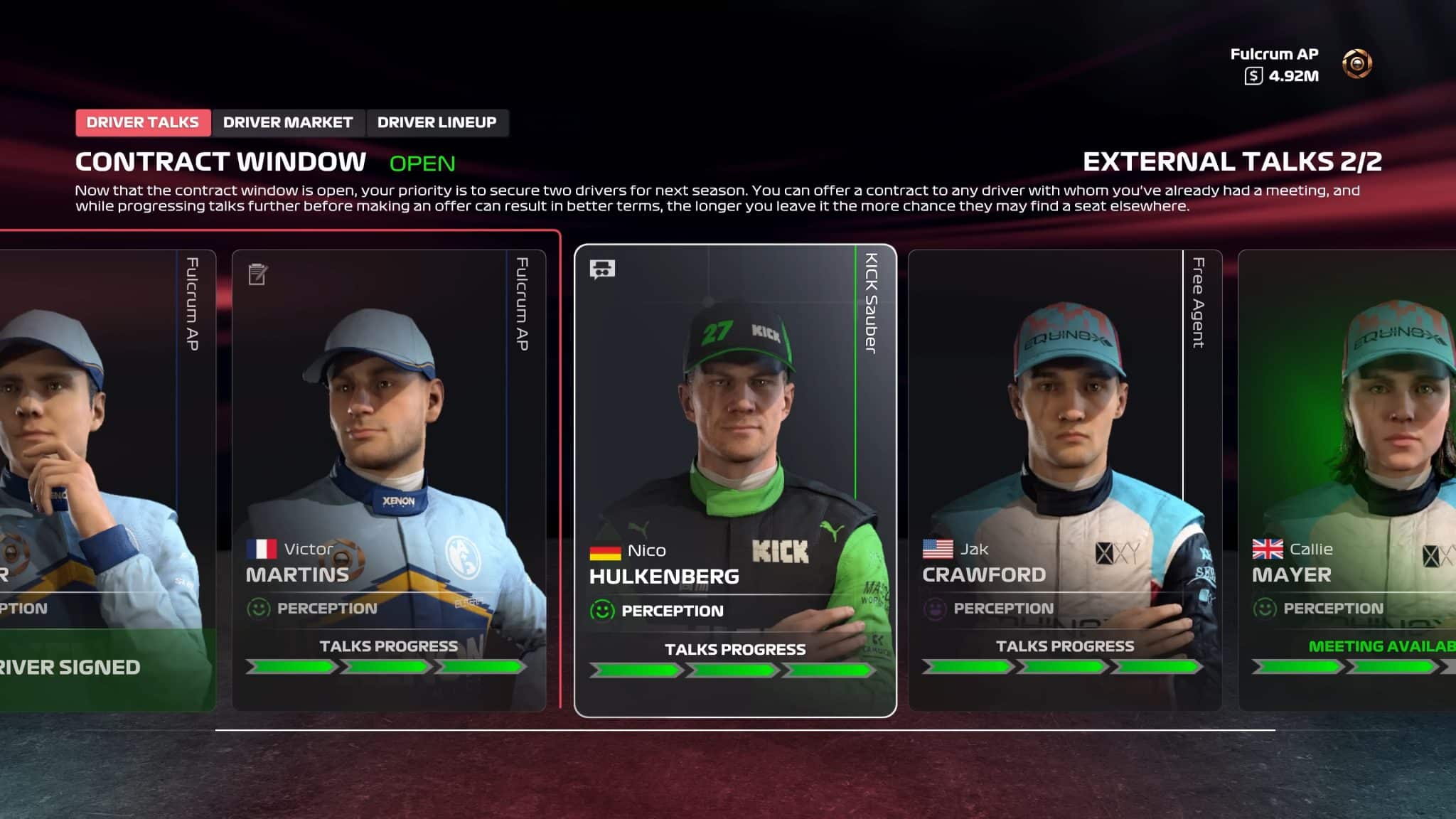Select the Driver Talks tab
This screenshot has height=819, width=1456.
143,122
